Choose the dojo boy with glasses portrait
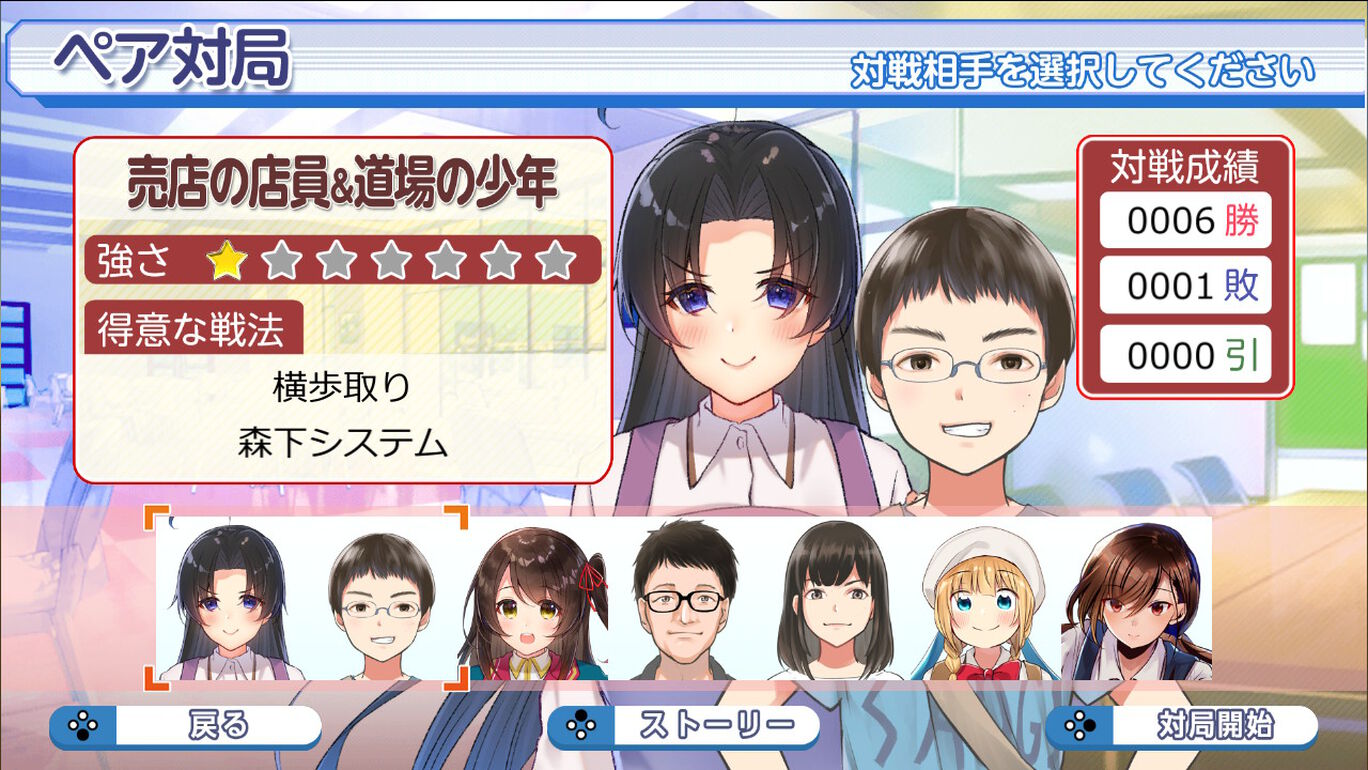Image resolution: width=1368 pixels, height=770 pixels. [381, 602]
